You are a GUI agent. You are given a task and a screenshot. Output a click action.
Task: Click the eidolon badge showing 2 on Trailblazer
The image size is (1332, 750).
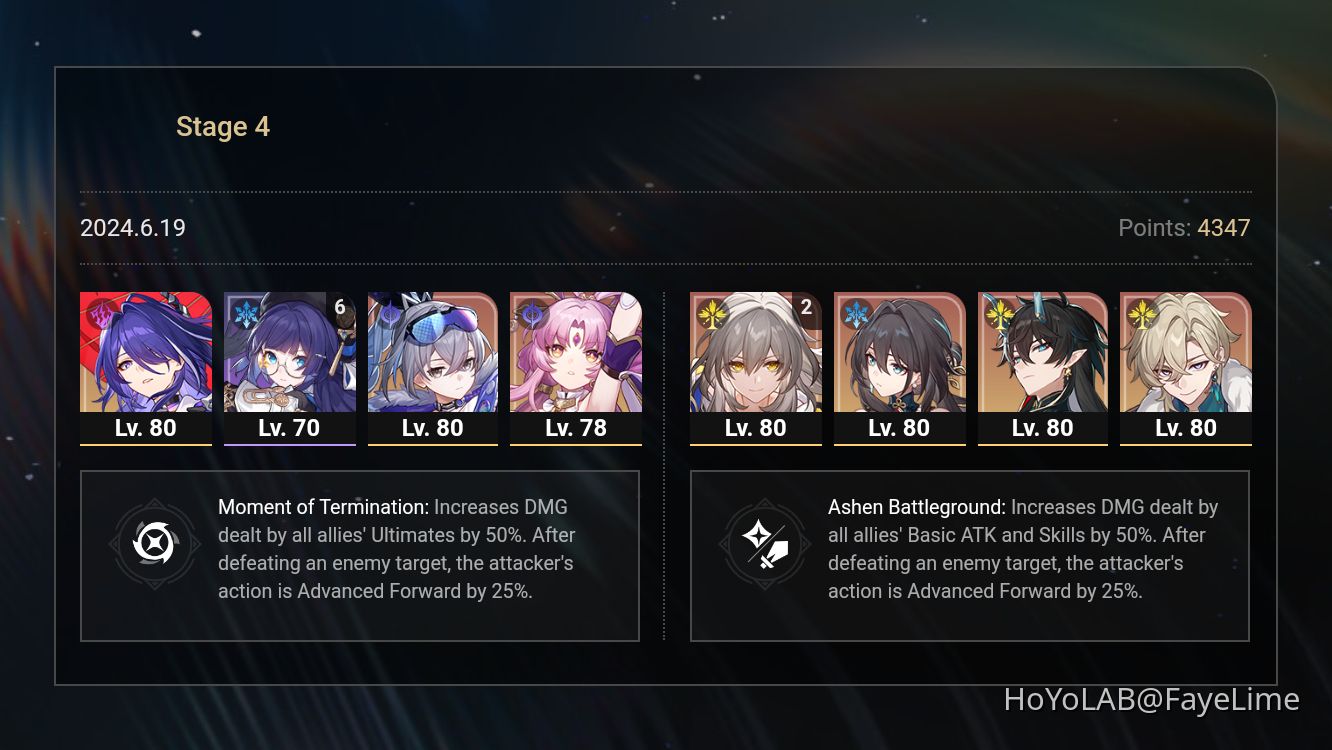point(806,308)
